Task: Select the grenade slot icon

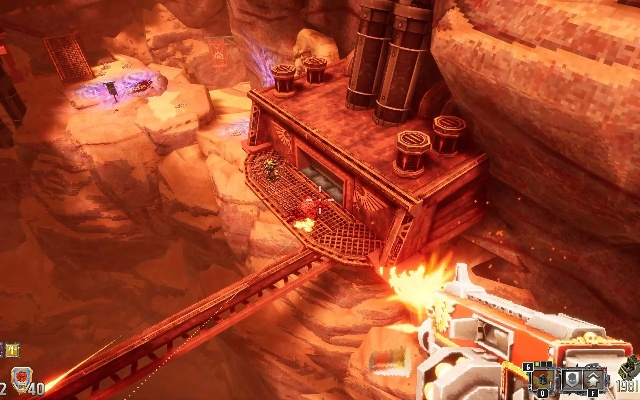Action: pos(541,379)
